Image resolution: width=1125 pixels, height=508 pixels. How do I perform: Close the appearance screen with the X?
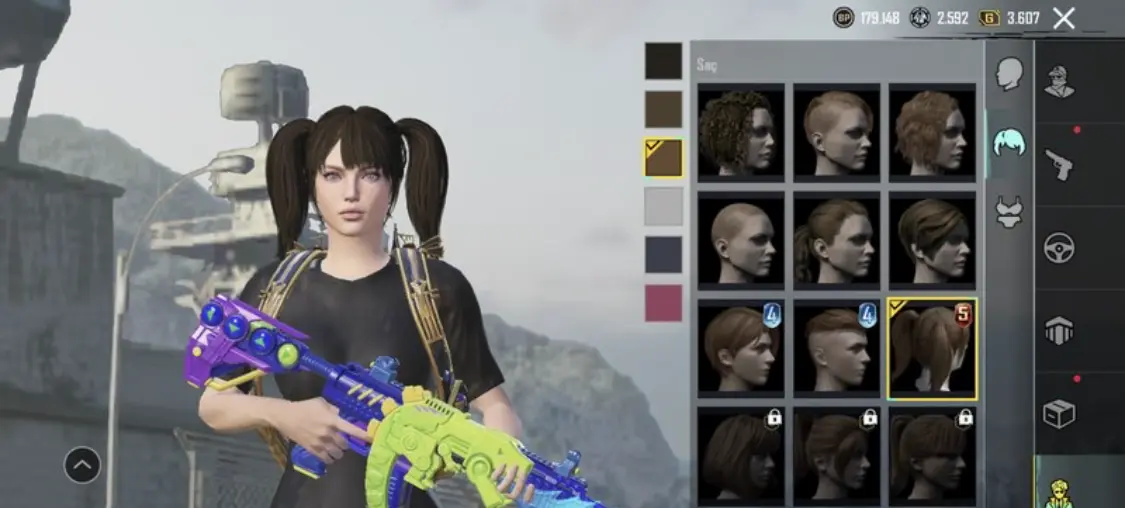(x=1064, y=17)
